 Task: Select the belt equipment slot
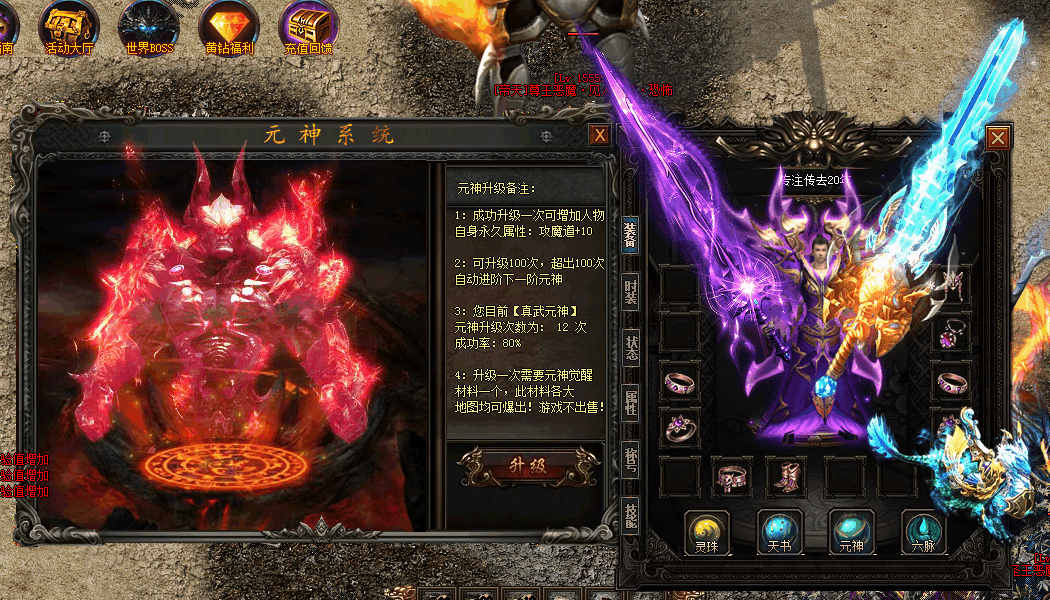(x=734, y=477)
